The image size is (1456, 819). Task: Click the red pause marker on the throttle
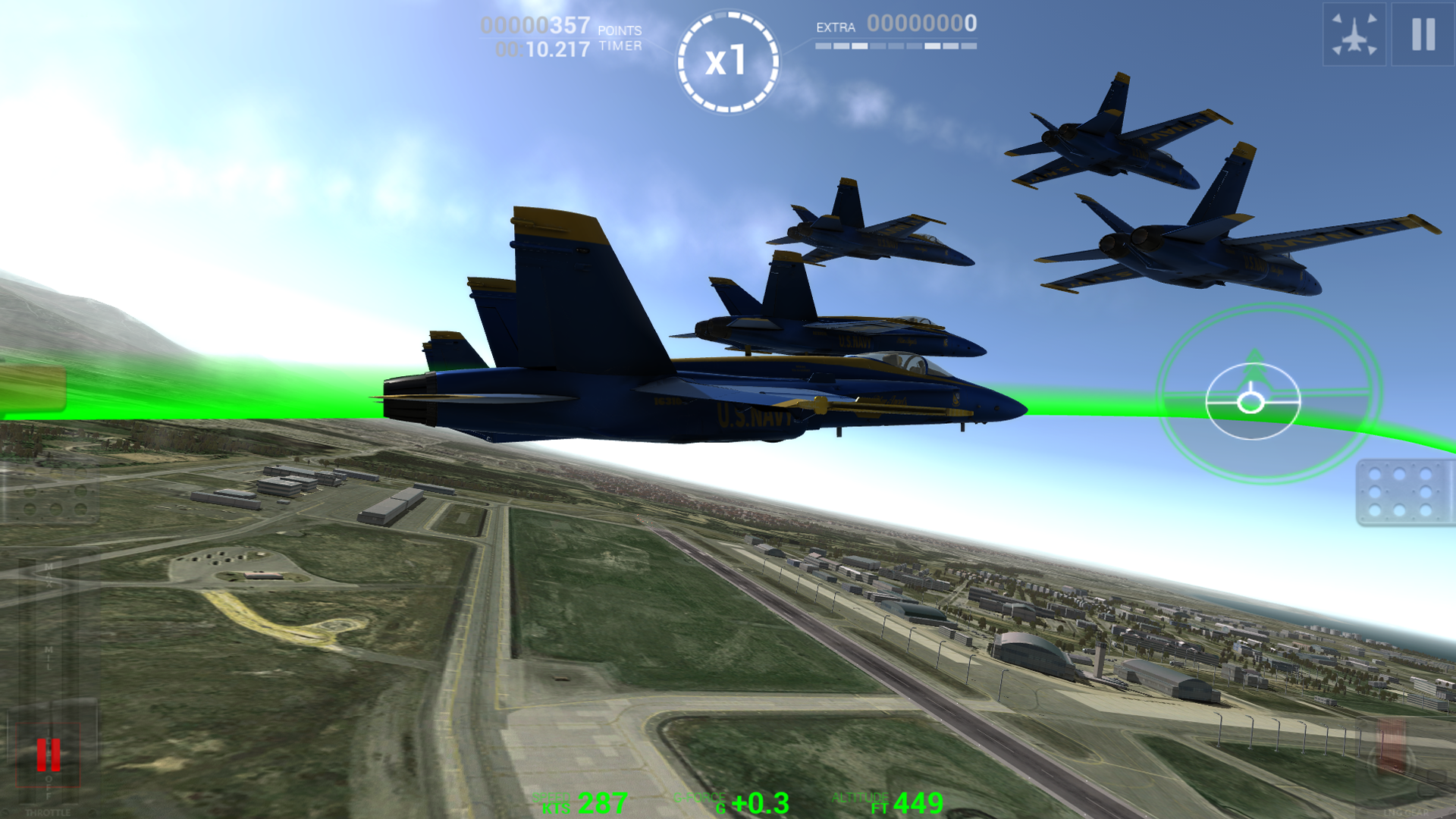[x=49, y=755]
